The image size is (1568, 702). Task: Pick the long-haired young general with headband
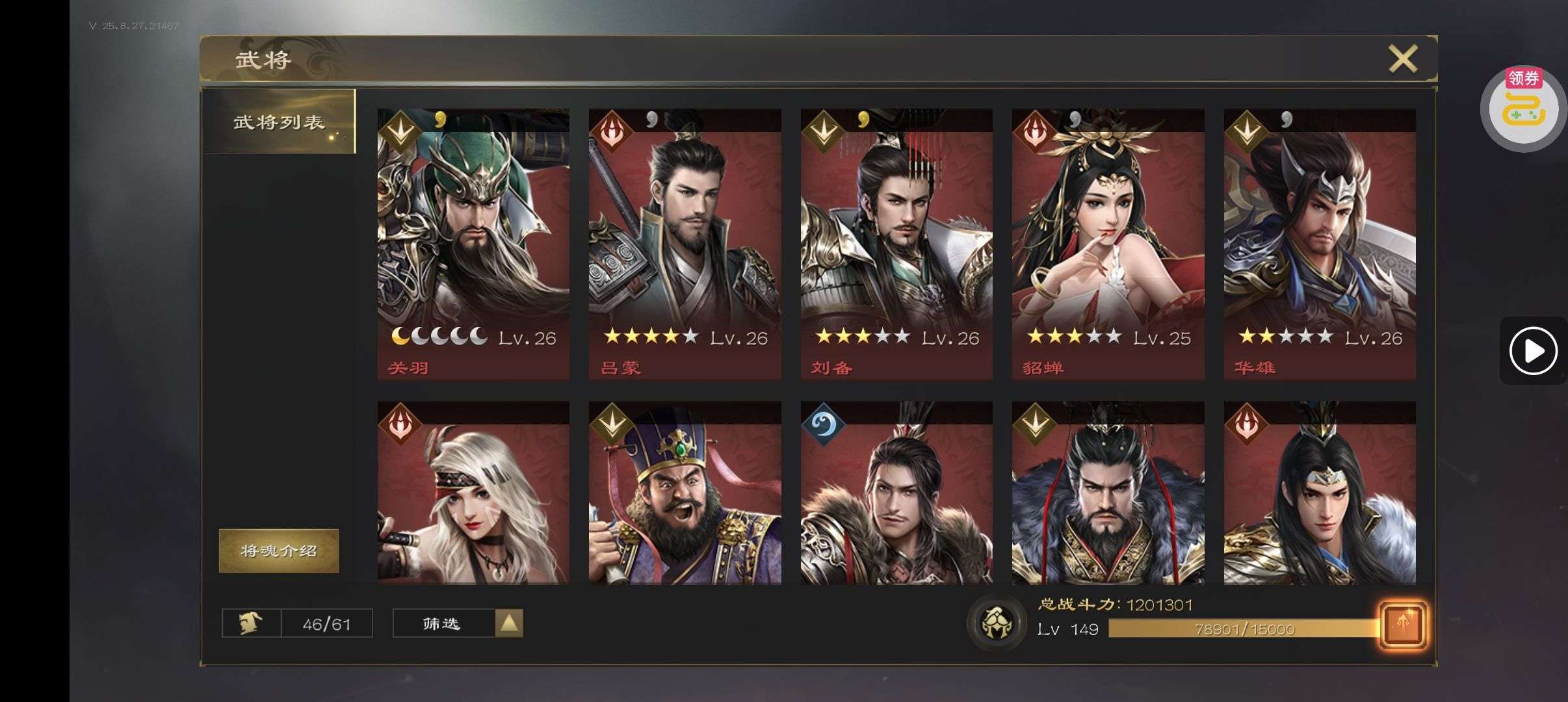pyautogui.click(x=1320, y=493)
